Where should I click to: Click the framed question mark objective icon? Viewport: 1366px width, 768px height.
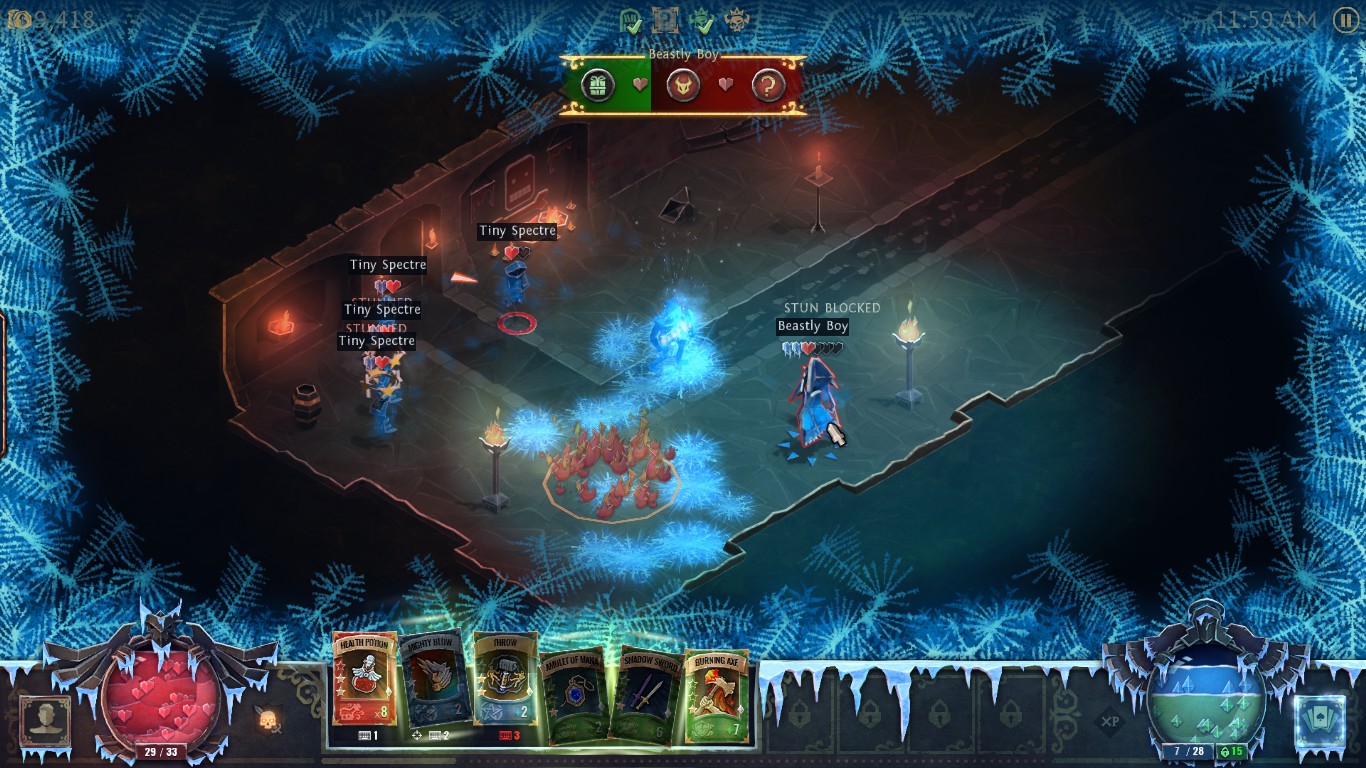(666, 19)
